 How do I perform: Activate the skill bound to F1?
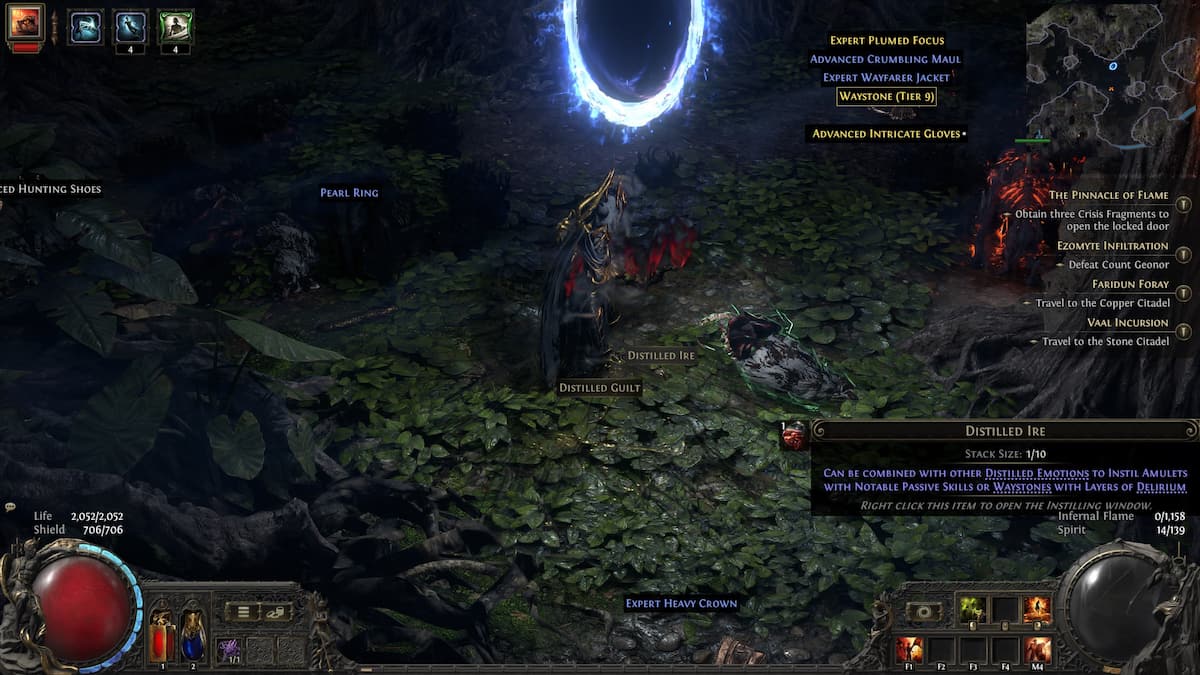(909, 649)
